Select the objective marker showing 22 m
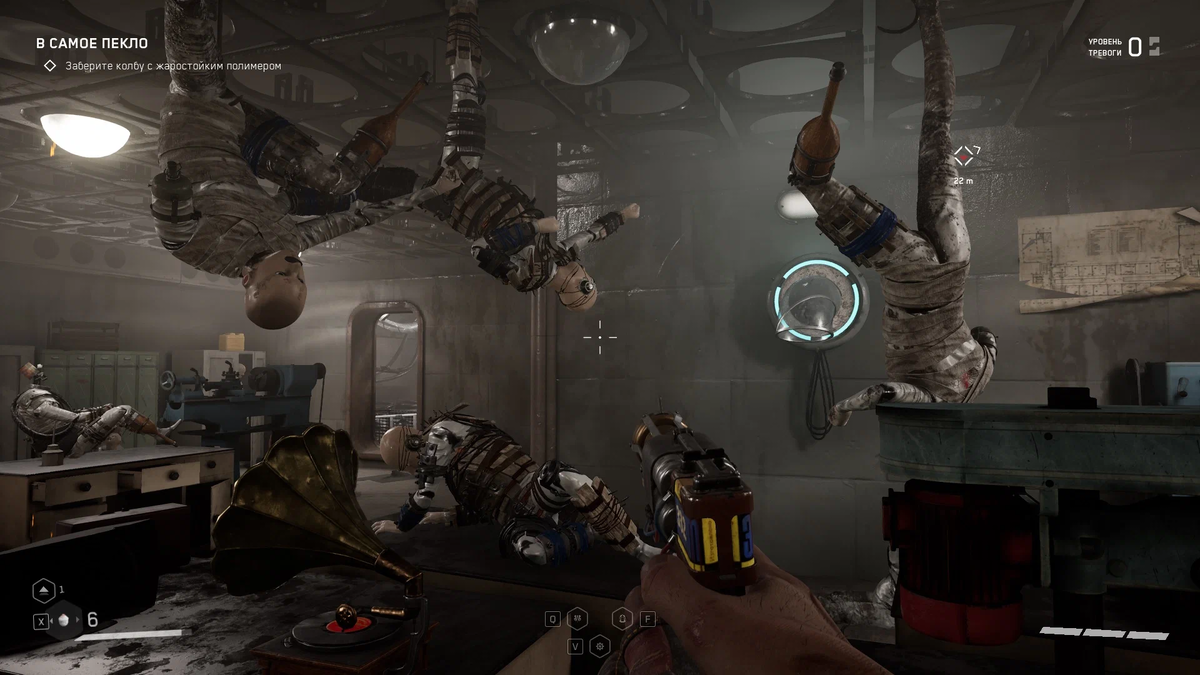The image size is (1200, 675). [x=964, y=156]
